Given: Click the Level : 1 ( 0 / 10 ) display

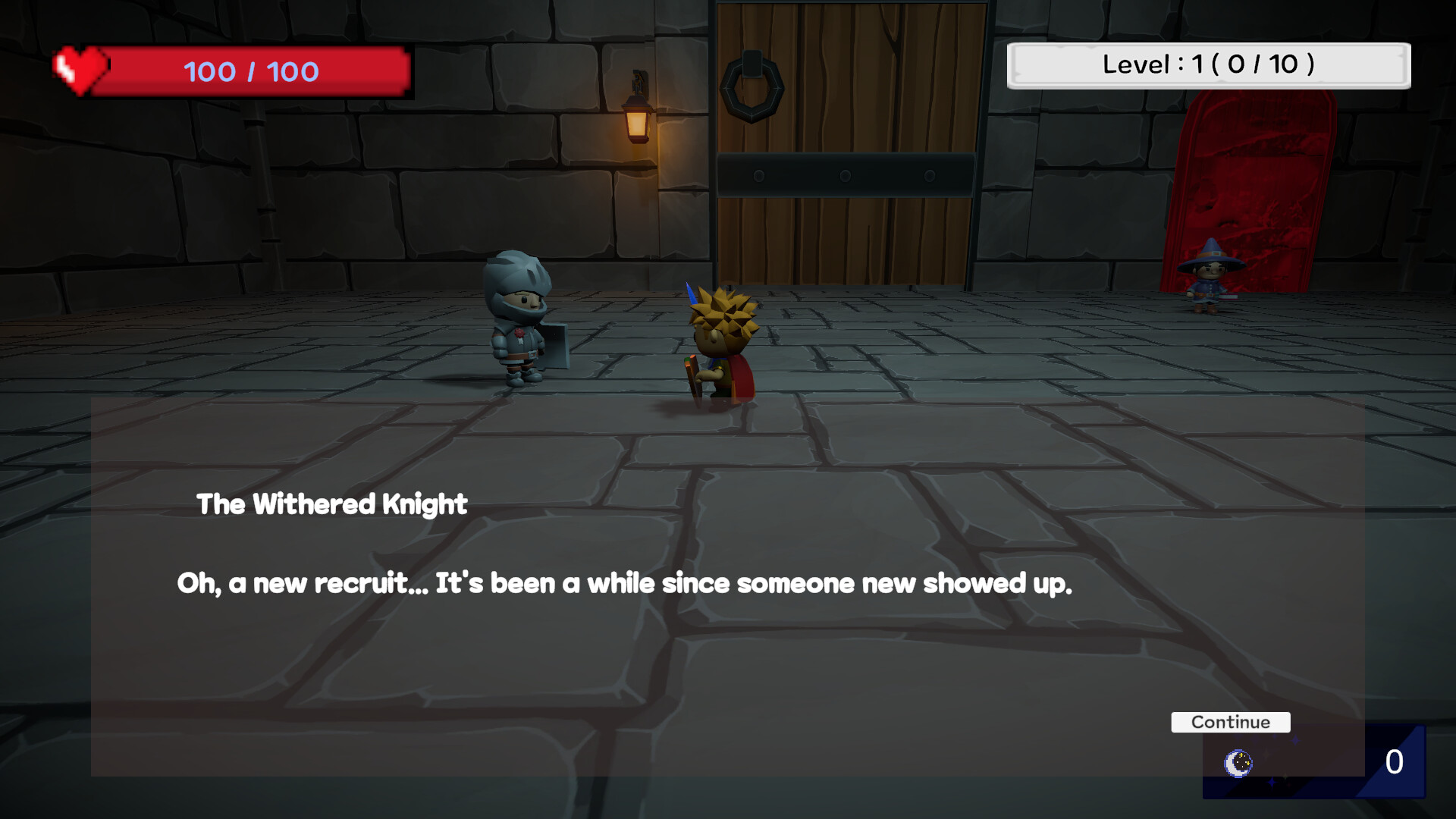Looking at the screenshot, I should (x=1209, y=65).
